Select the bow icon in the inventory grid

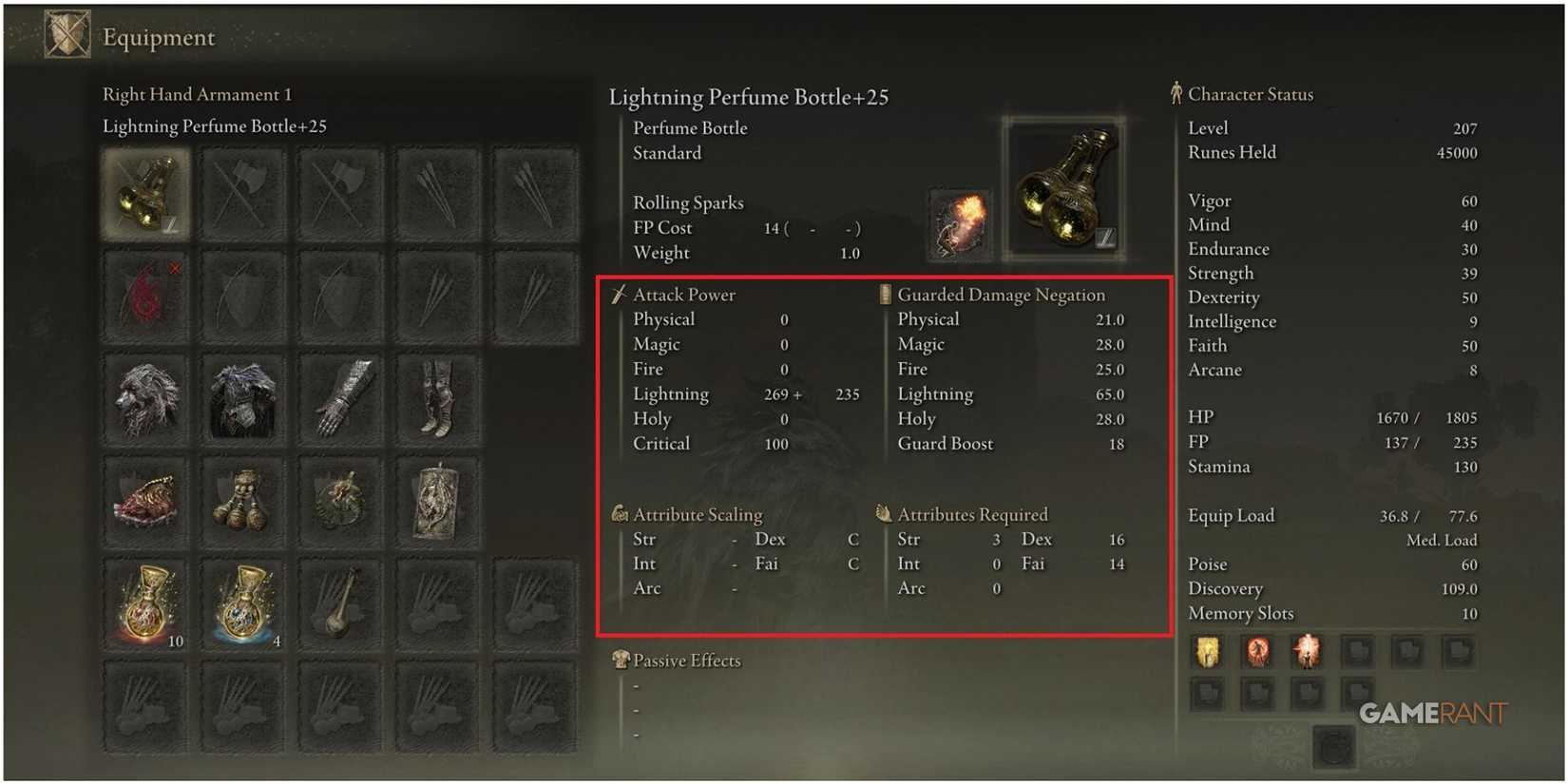point(340,295)
